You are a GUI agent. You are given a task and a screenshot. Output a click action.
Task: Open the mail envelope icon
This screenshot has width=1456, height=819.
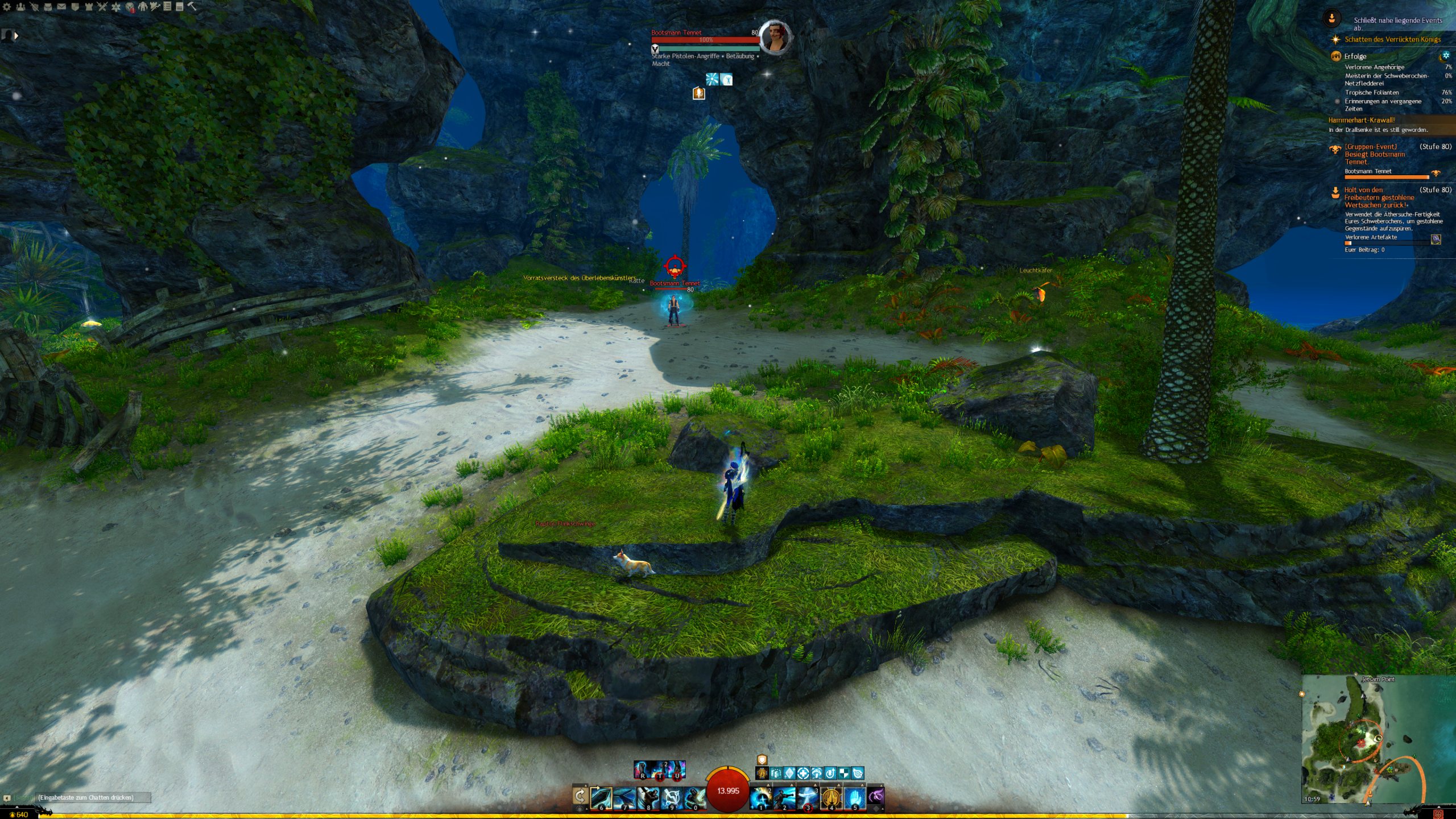point(61,7)
